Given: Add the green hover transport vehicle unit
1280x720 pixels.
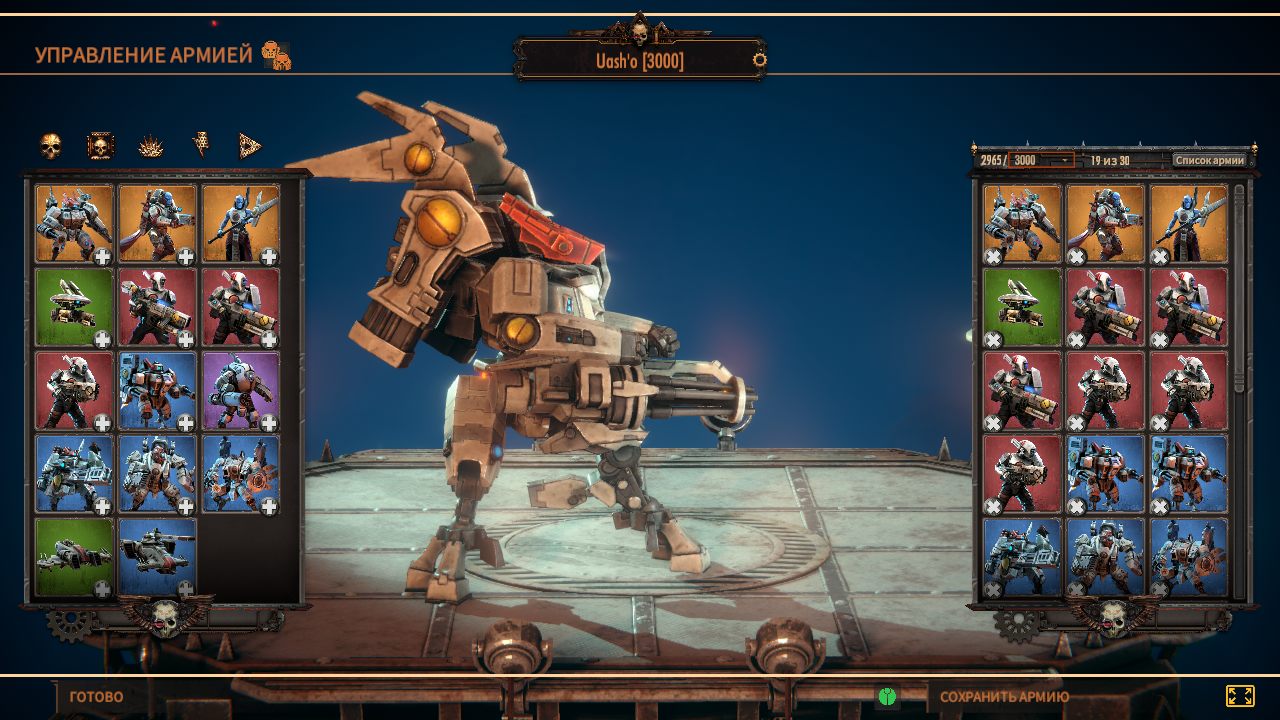Looking at the screenshot, I should pyautogui.click(x=102, y=589).
